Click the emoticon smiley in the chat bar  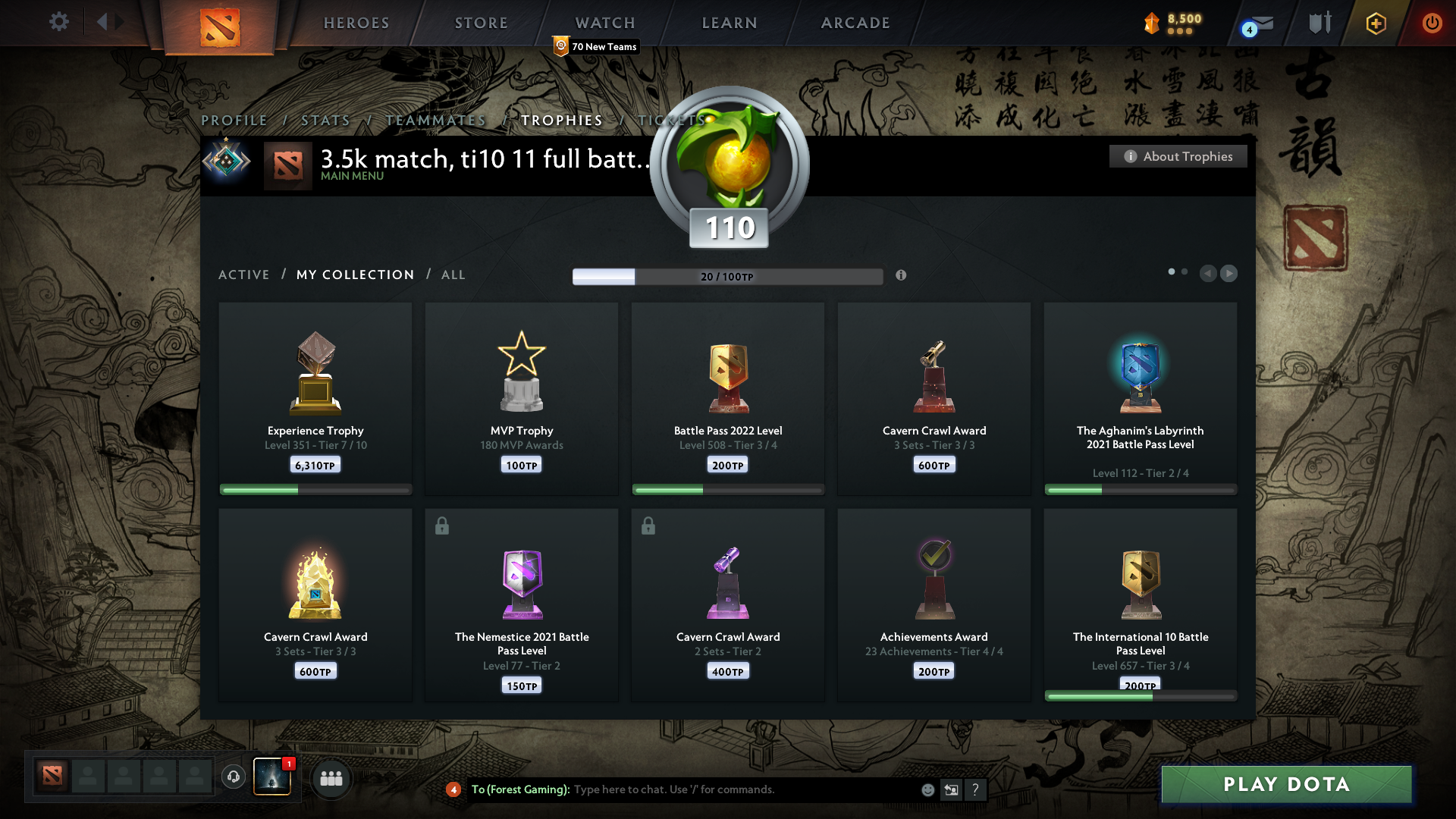click(x=927, y=789)
